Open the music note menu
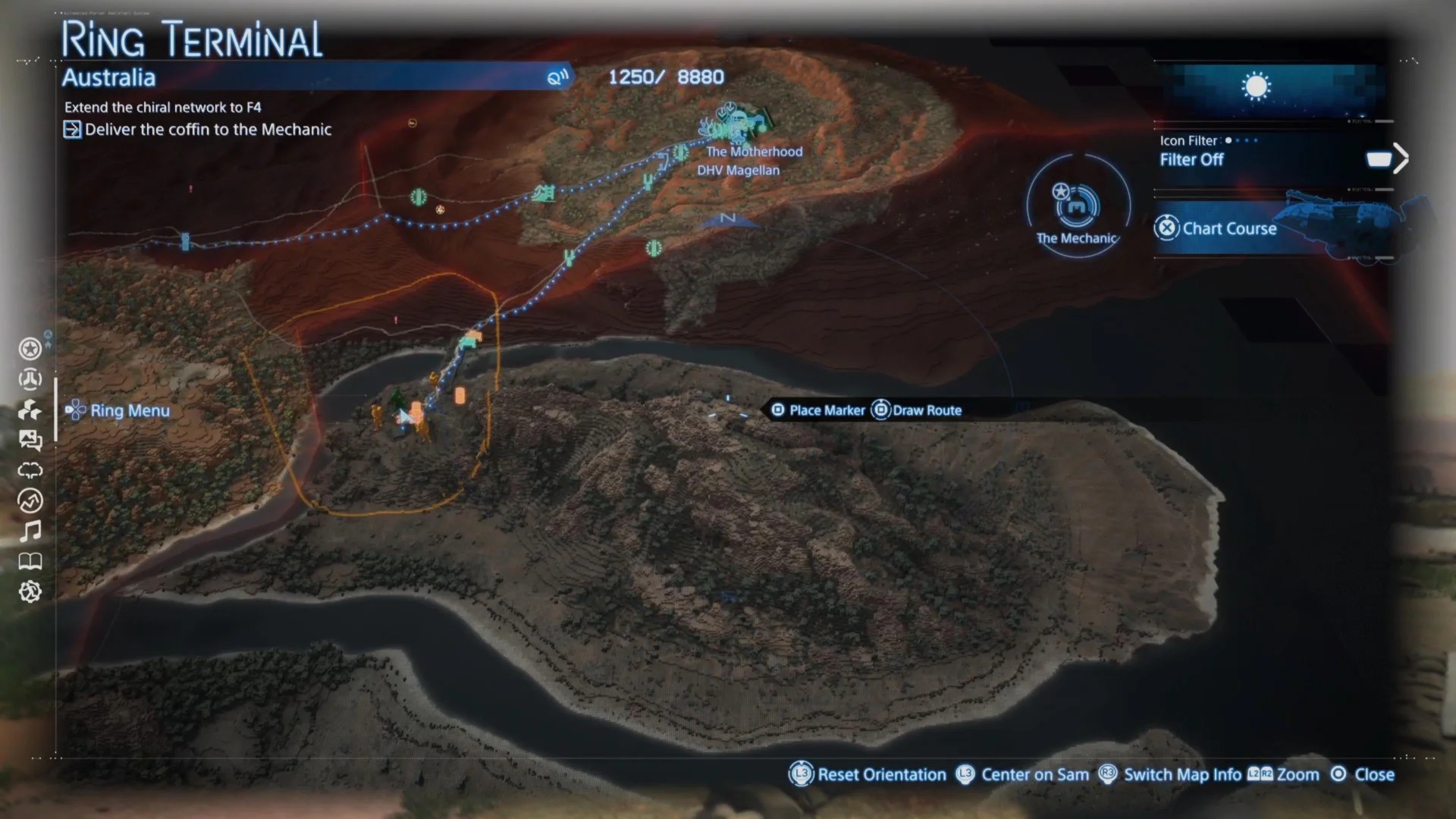The width and height of the screenshot is (1456, 819). point(30,531)
